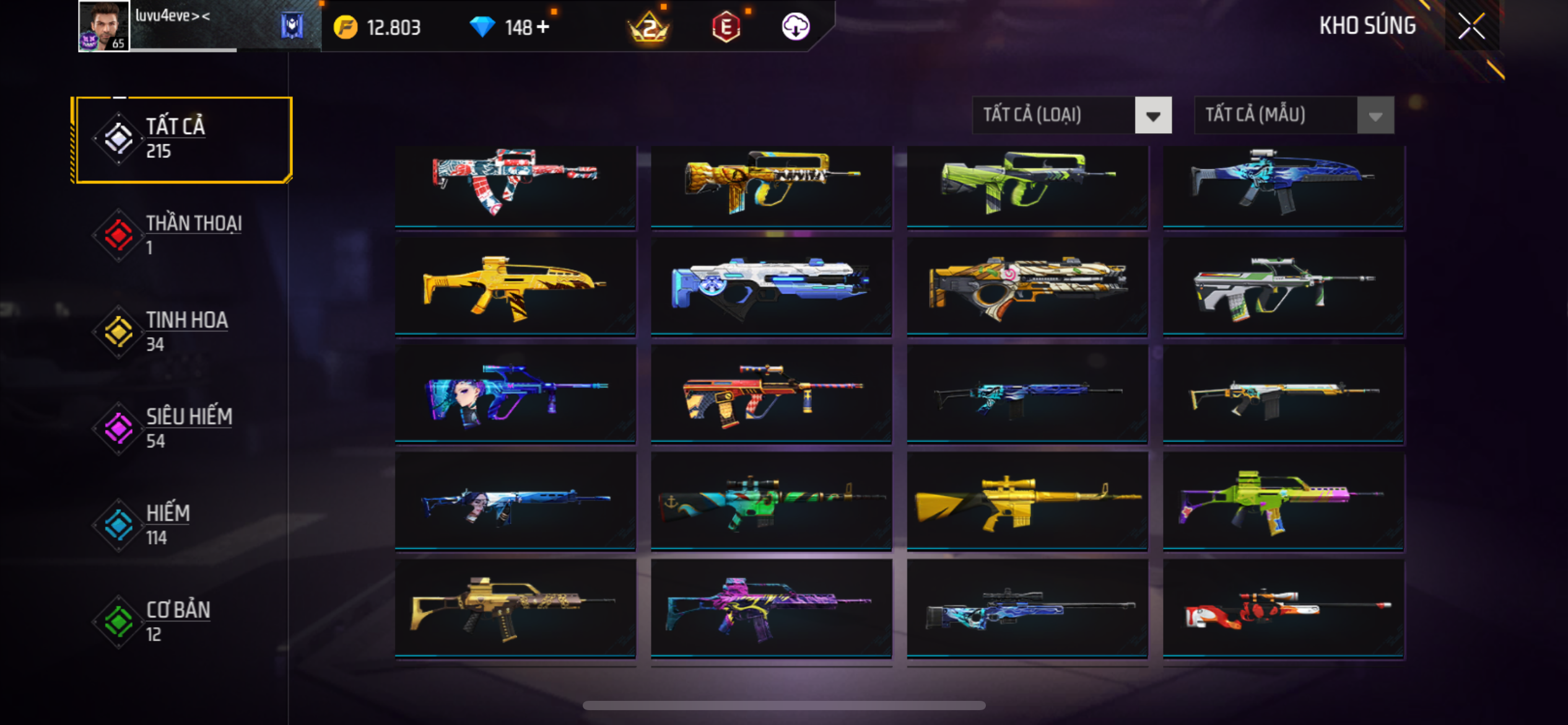Click the cloud download icon
This screenshot has width=1568, height=725.
[x=796, y=27]
